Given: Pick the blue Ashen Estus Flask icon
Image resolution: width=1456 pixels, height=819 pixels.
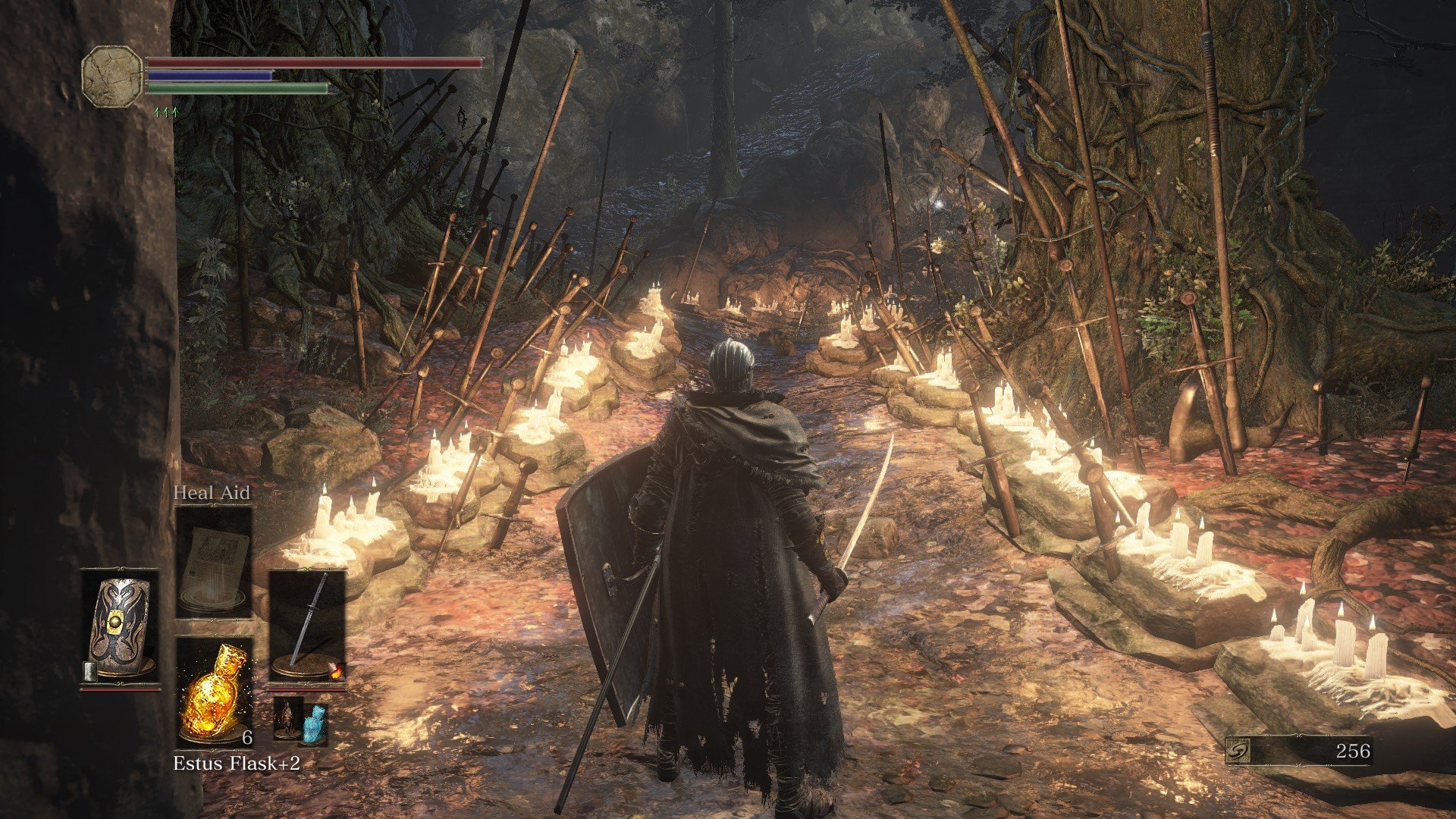Looking at the screenshot, I should coord(315,723).
